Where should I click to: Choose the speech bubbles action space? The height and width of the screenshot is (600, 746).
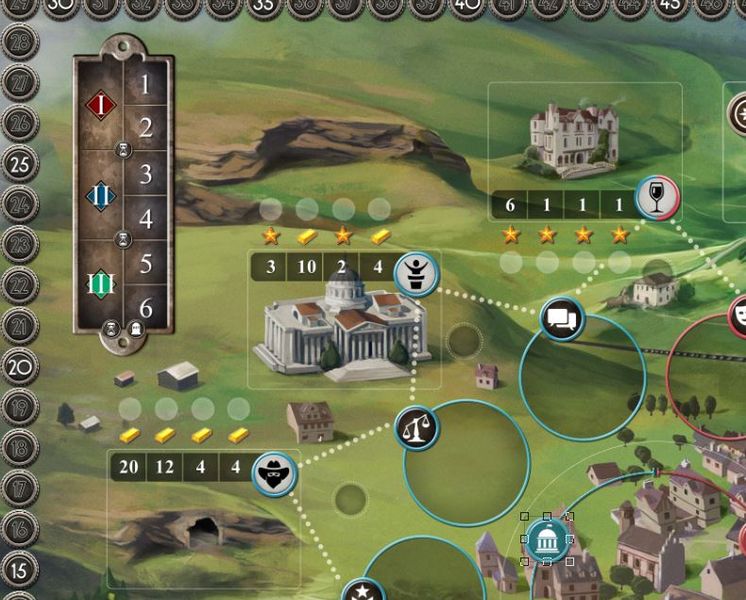562,320
